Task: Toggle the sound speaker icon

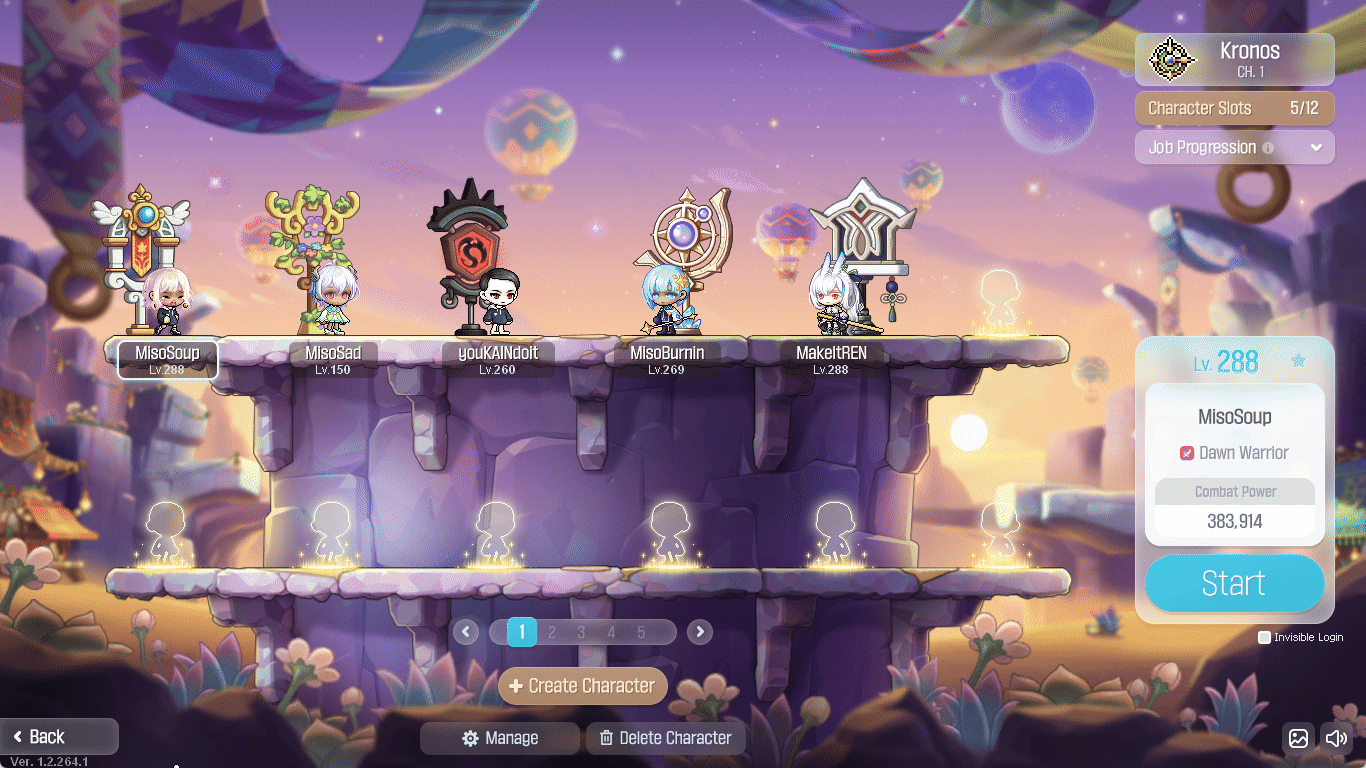Action: coord(1336,738)
